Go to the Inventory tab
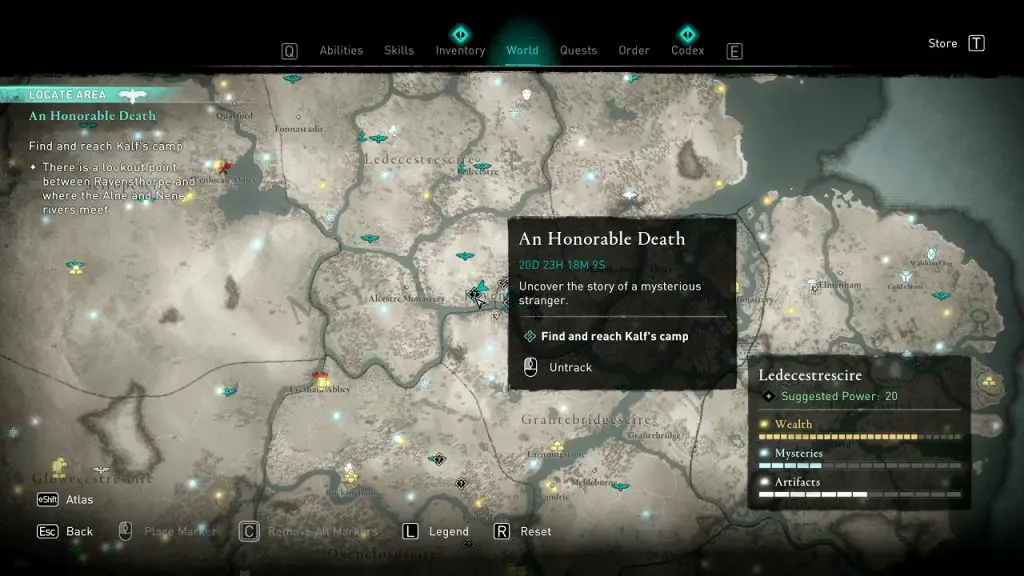This screenshot has width=1024, height=576. [x=460, y=51]
